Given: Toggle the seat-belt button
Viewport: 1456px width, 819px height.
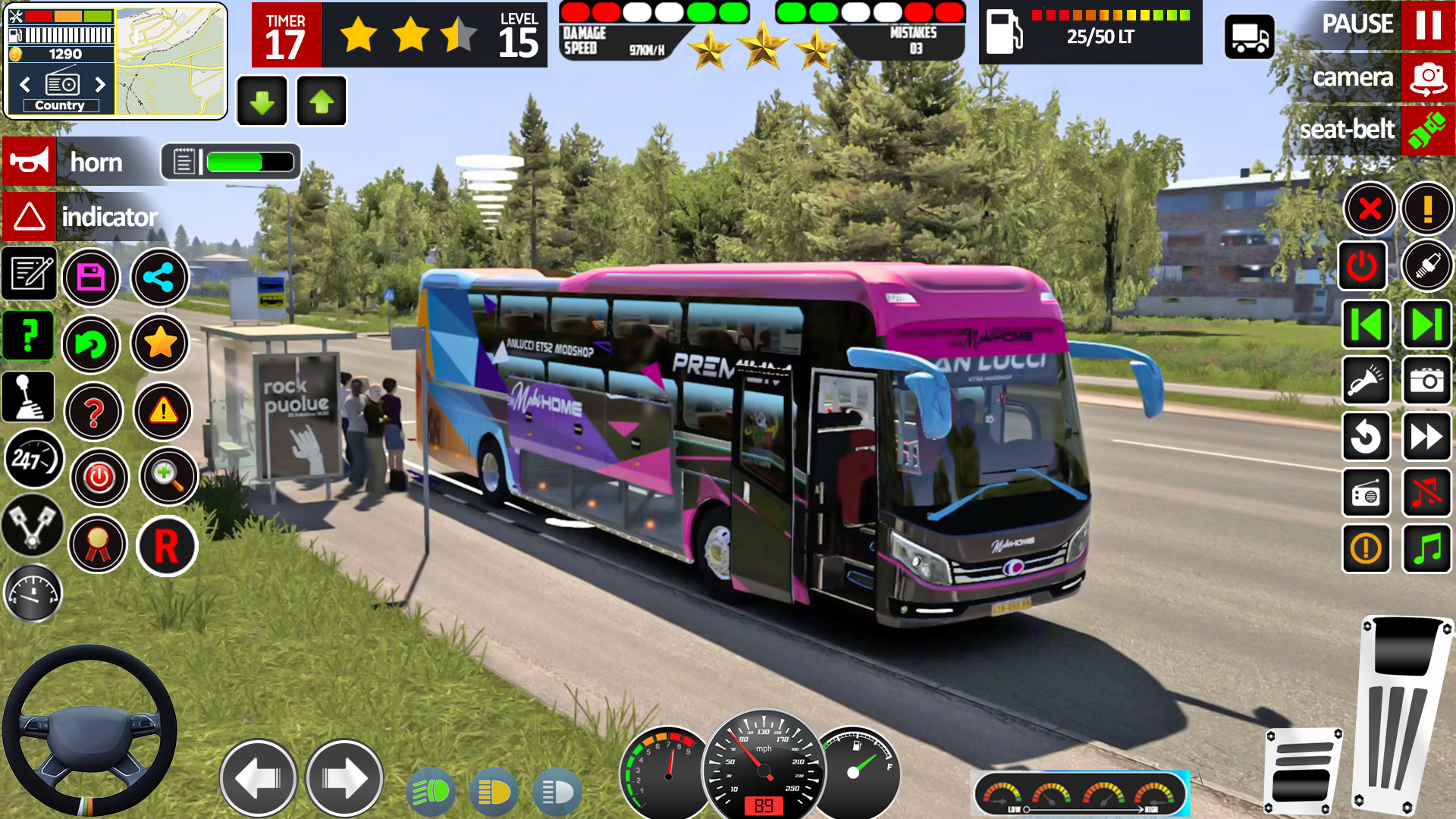Looking at the screenshot, I should tap(1427, 130).
